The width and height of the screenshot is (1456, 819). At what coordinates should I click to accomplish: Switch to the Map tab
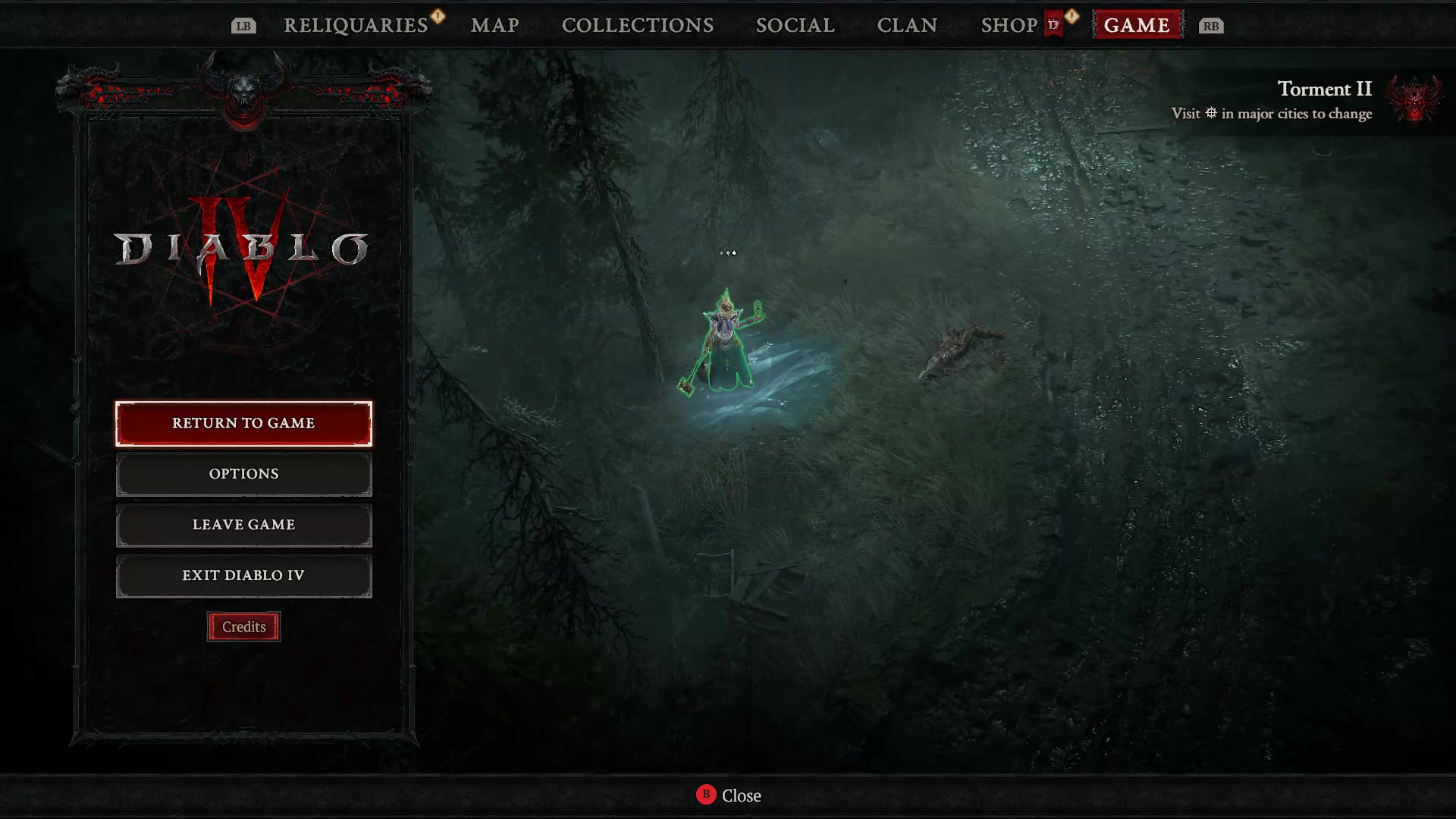494,25
